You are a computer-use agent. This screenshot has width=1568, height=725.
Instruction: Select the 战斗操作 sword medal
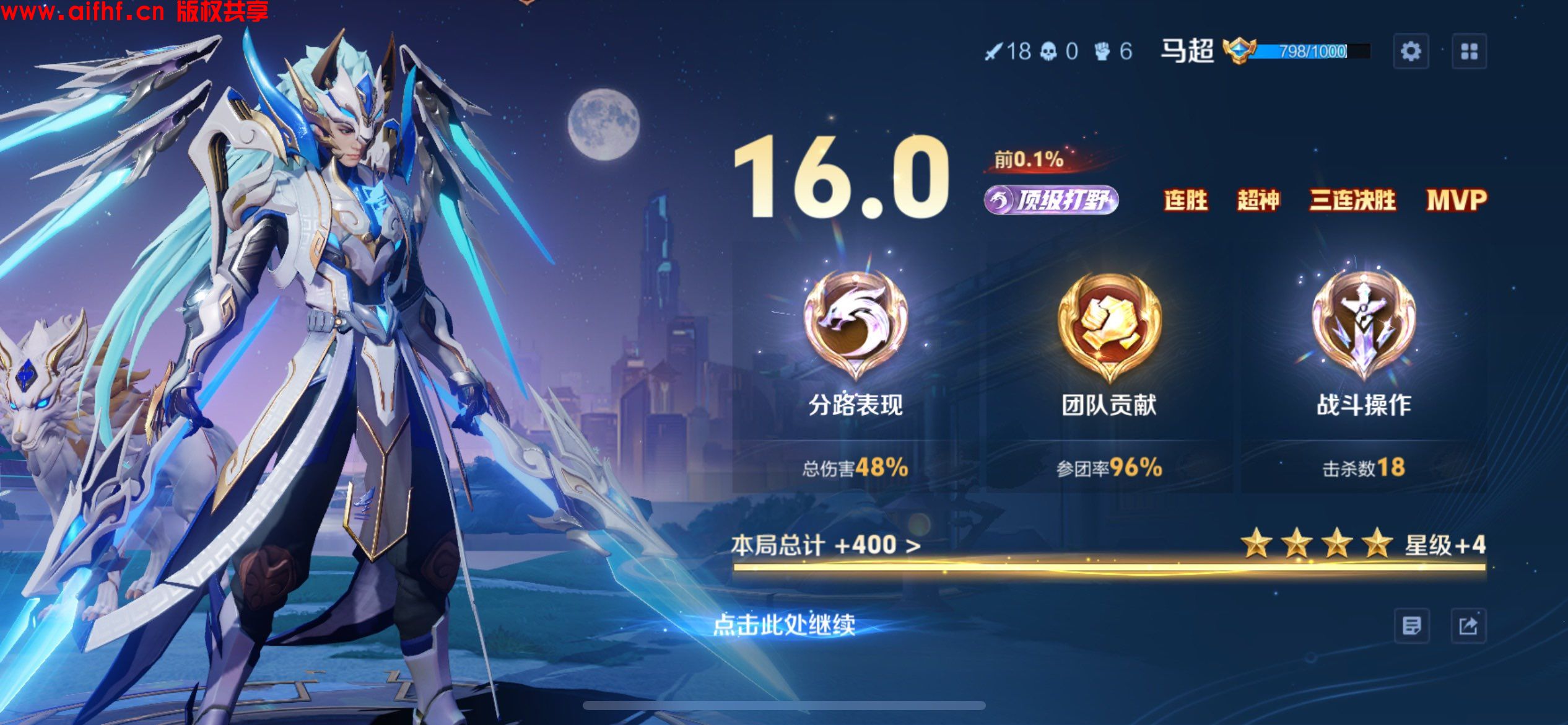click(x=1363, y=324)
